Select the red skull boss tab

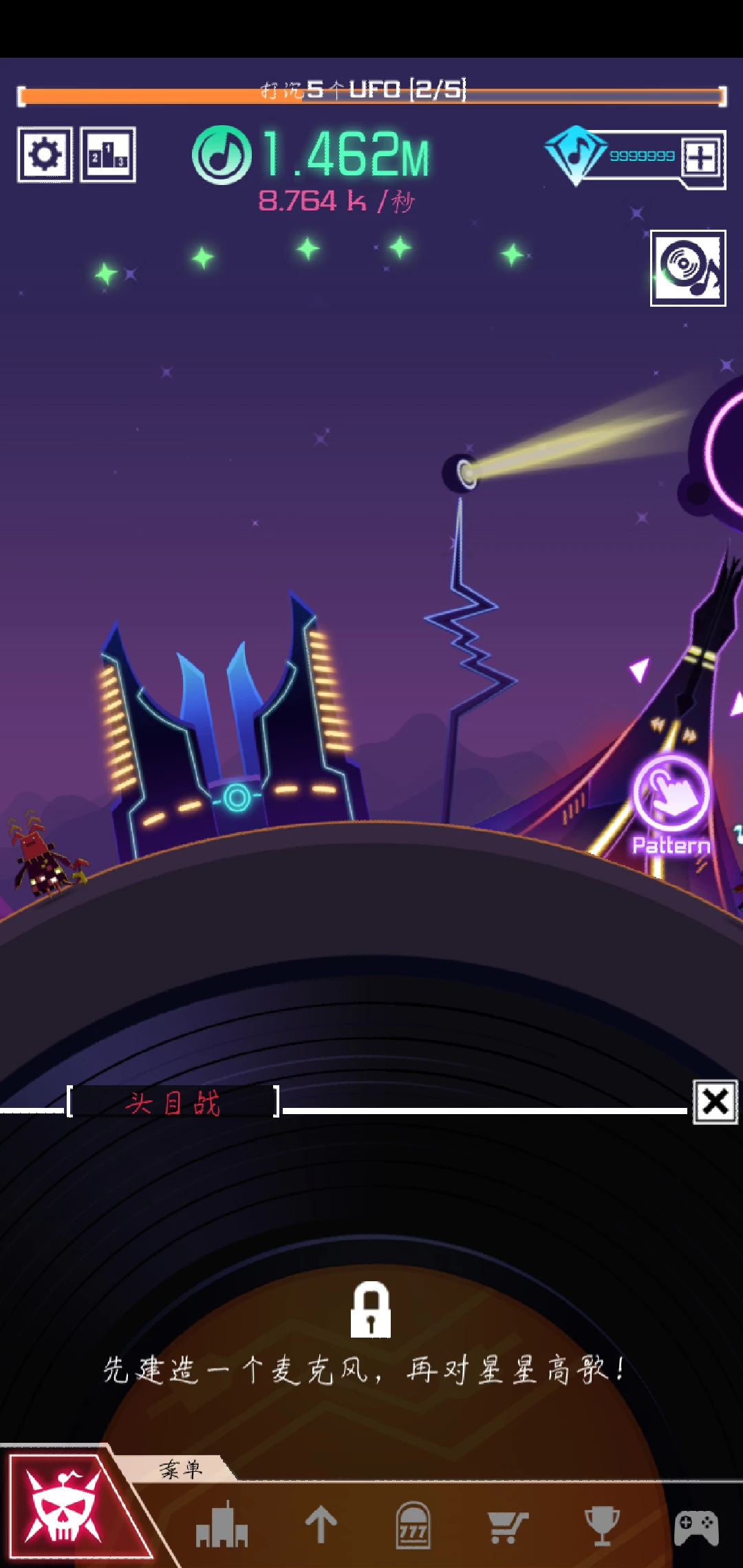[64, 1505]
